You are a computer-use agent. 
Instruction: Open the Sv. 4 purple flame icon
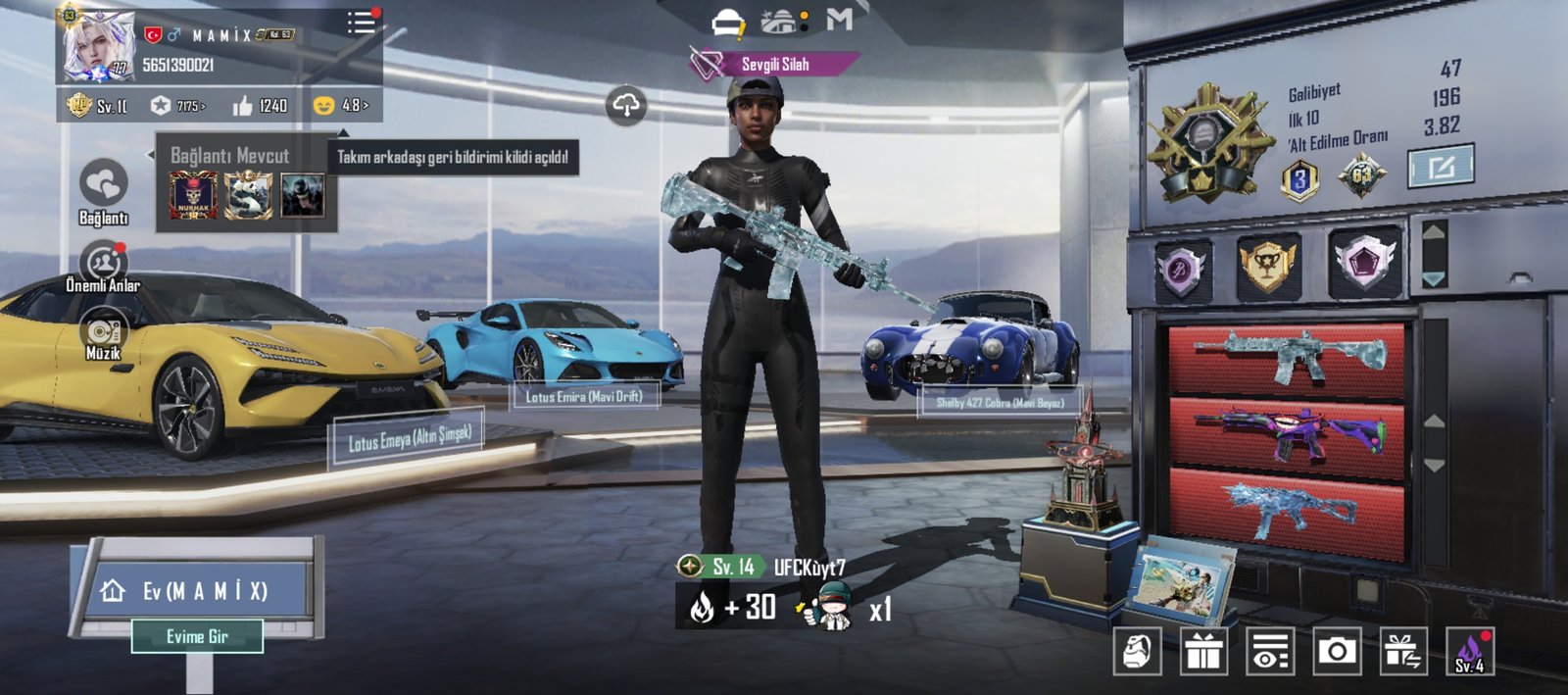pyautogui.click(x=1469, y=652)
